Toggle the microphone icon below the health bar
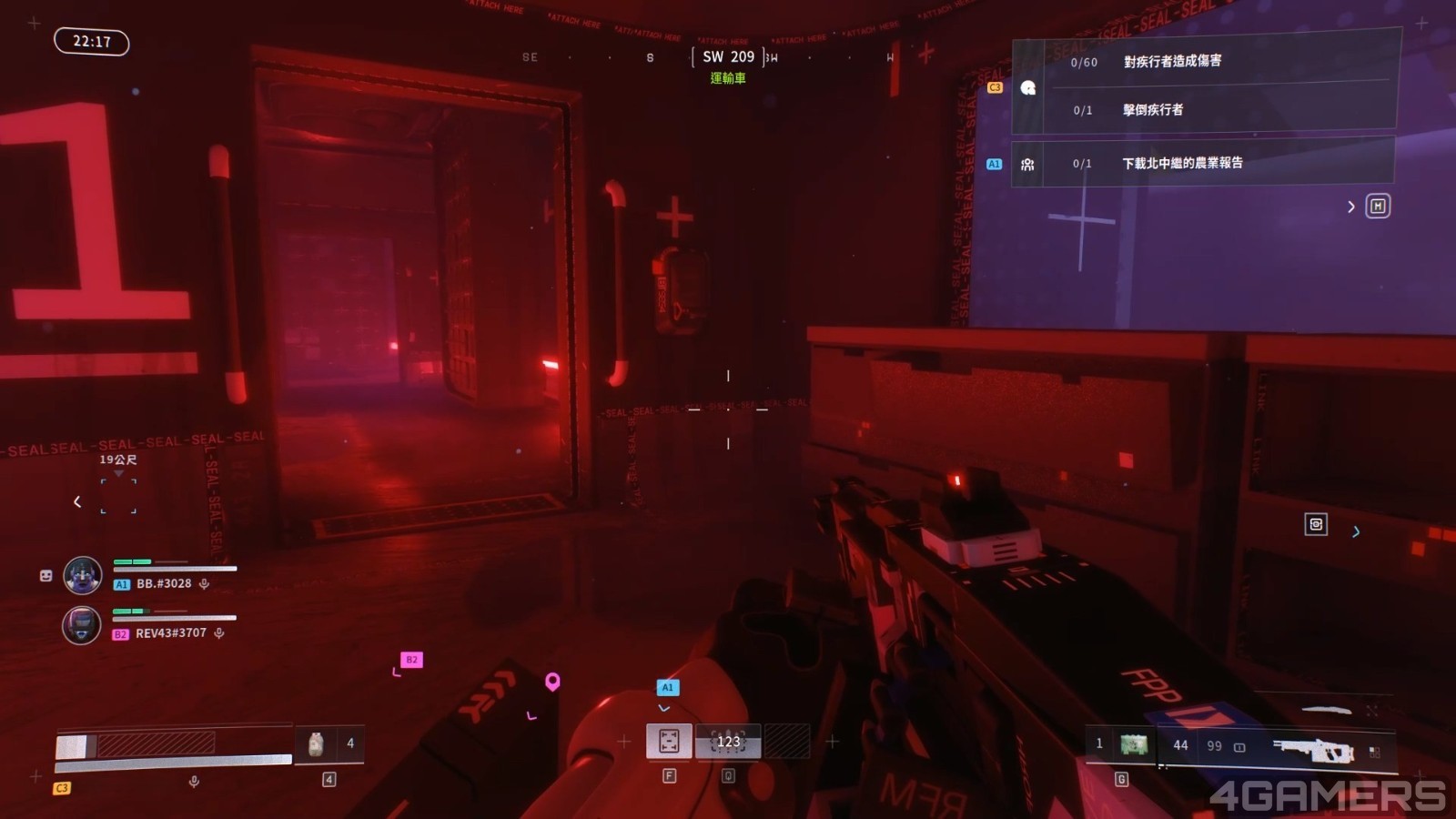1456x819 pixels. tap(194, 782)
